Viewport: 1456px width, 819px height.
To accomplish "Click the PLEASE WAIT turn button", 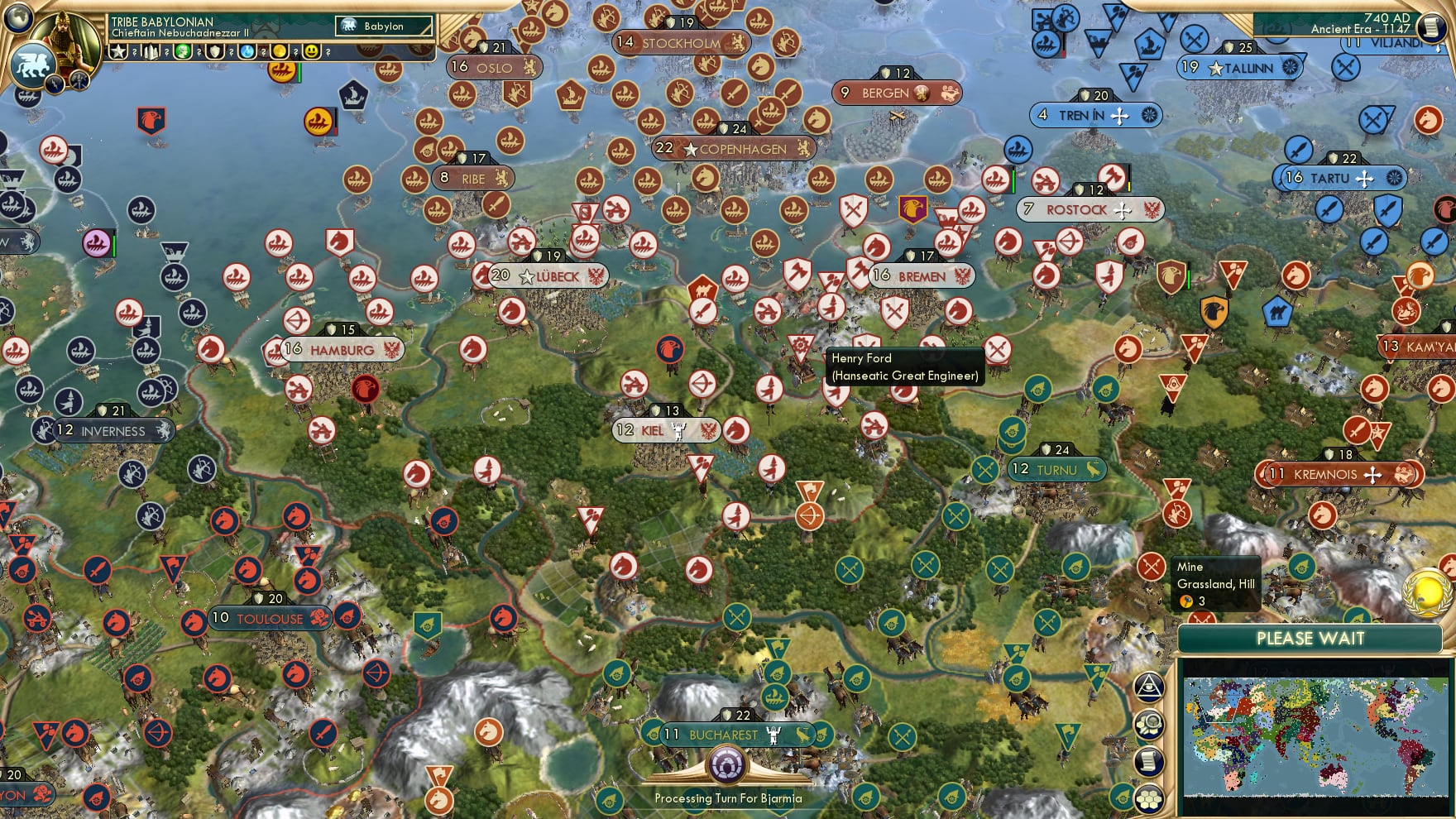I will (1310, 639).
